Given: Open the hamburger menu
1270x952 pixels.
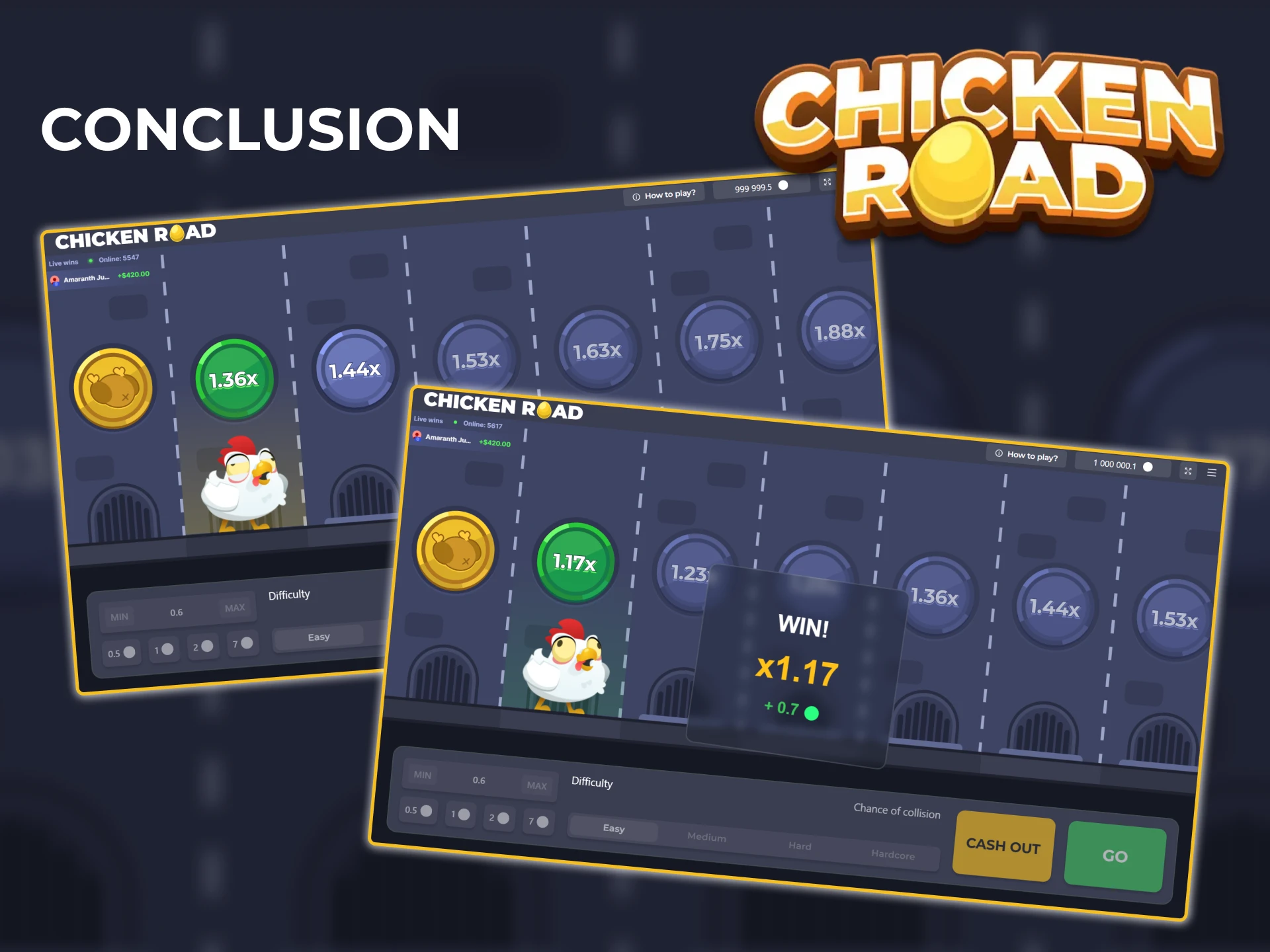Looking at the screenshot, I should pos(1212,472).
